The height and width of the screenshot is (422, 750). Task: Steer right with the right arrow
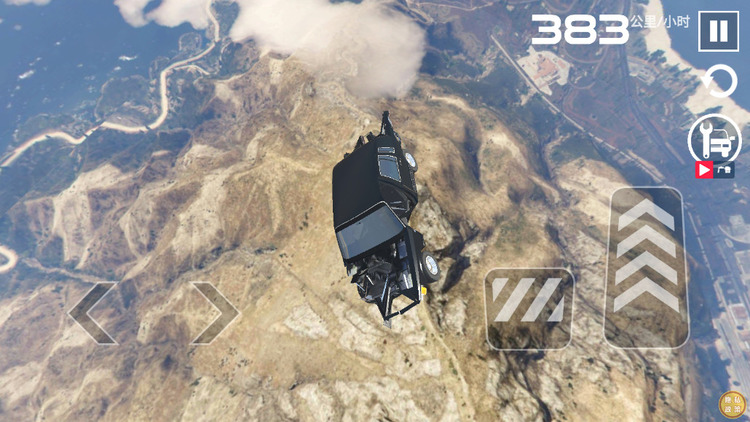[214, 313]
